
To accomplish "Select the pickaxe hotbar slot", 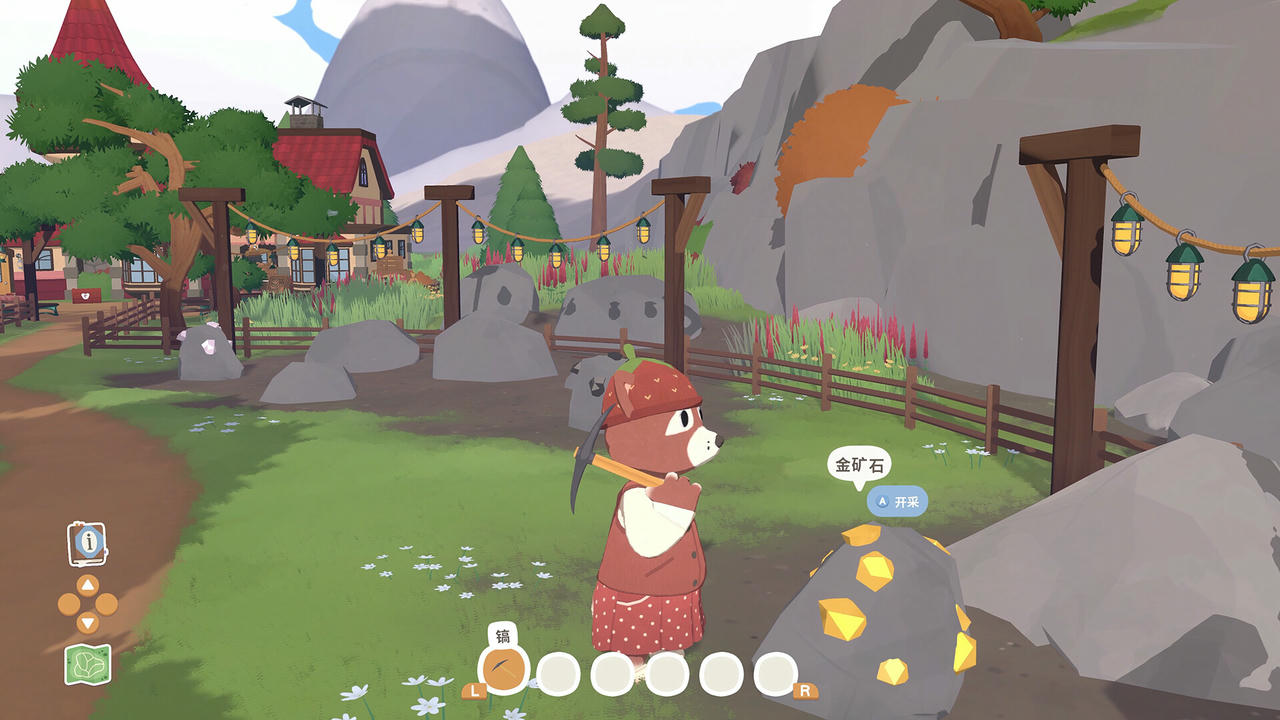I will click(504, 671).
